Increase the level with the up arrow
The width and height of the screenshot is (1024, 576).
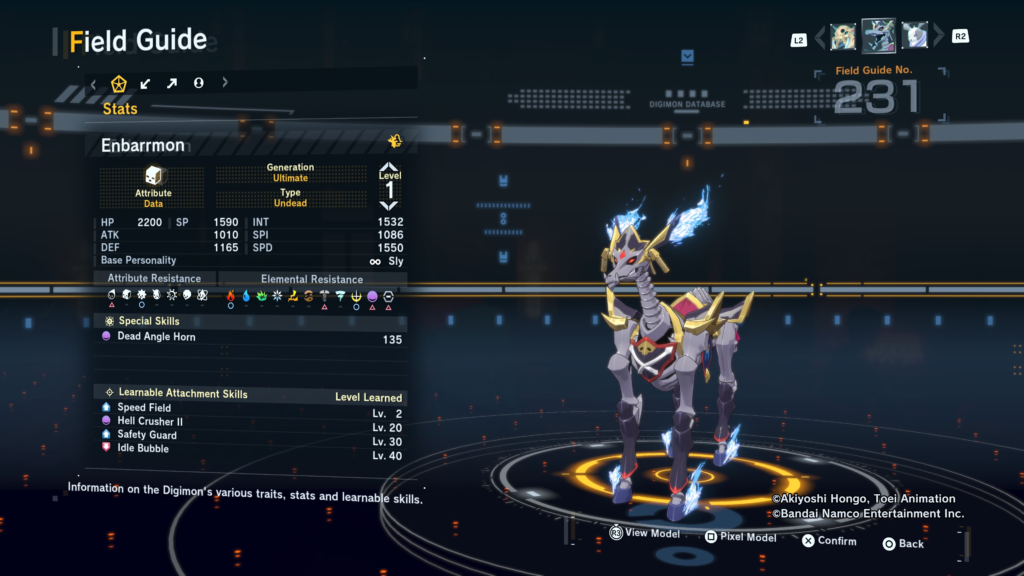(390, 167)
